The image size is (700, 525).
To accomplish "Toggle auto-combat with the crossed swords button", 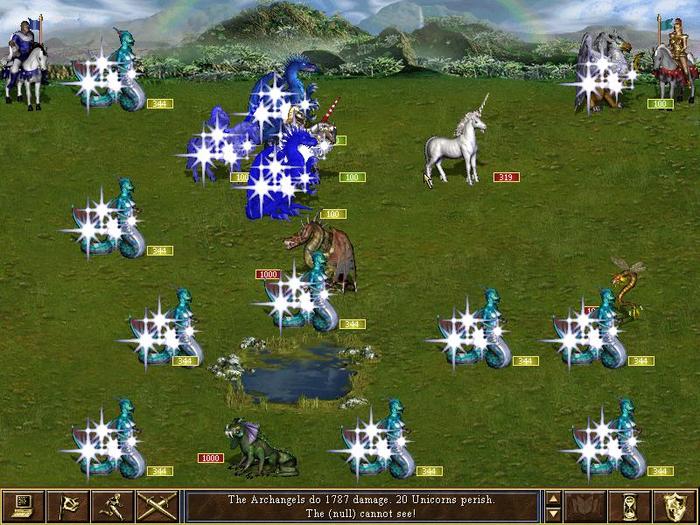I will 157,507.
